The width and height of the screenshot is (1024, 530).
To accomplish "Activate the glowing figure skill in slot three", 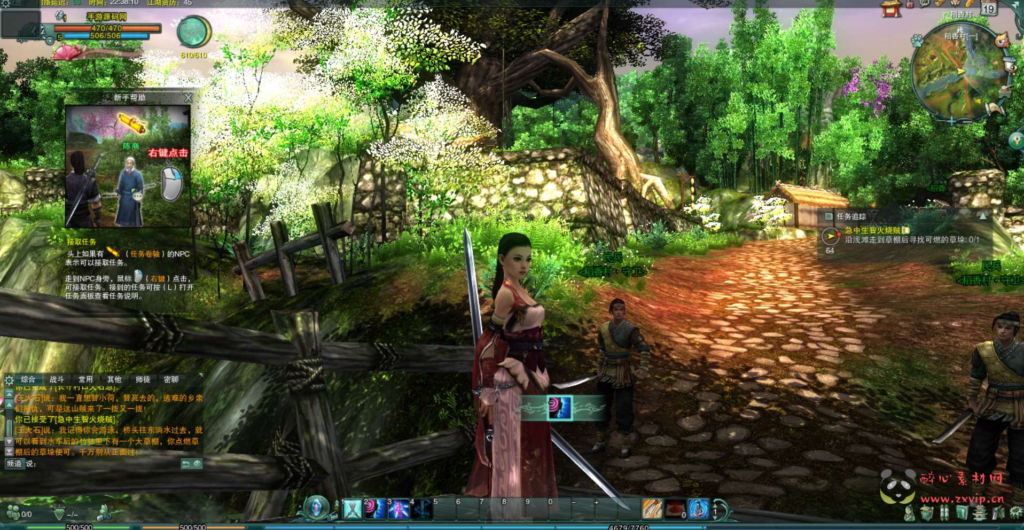I will pyautogui.click(x=400, y=509).
